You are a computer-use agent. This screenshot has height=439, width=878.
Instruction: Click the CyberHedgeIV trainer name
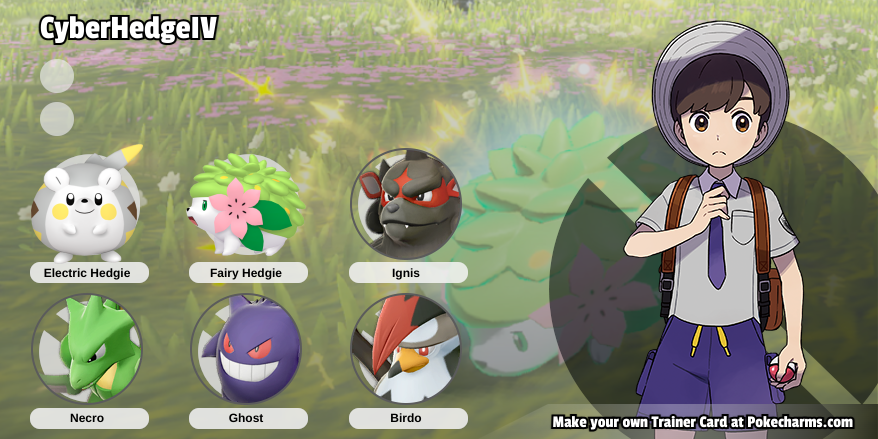[x=128, y=30]
